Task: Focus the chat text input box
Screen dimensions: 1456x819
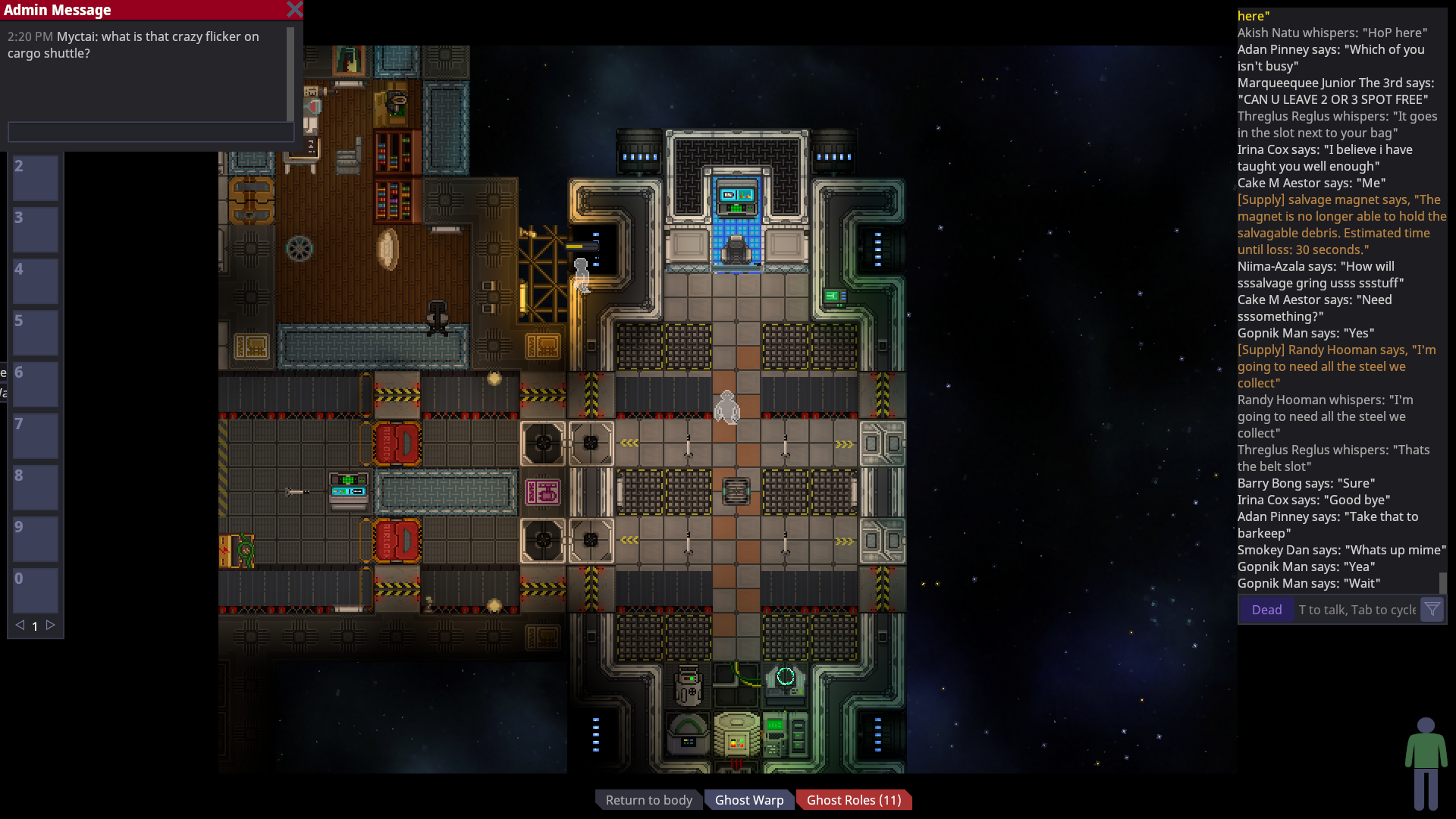Action: click(1357, 610)
